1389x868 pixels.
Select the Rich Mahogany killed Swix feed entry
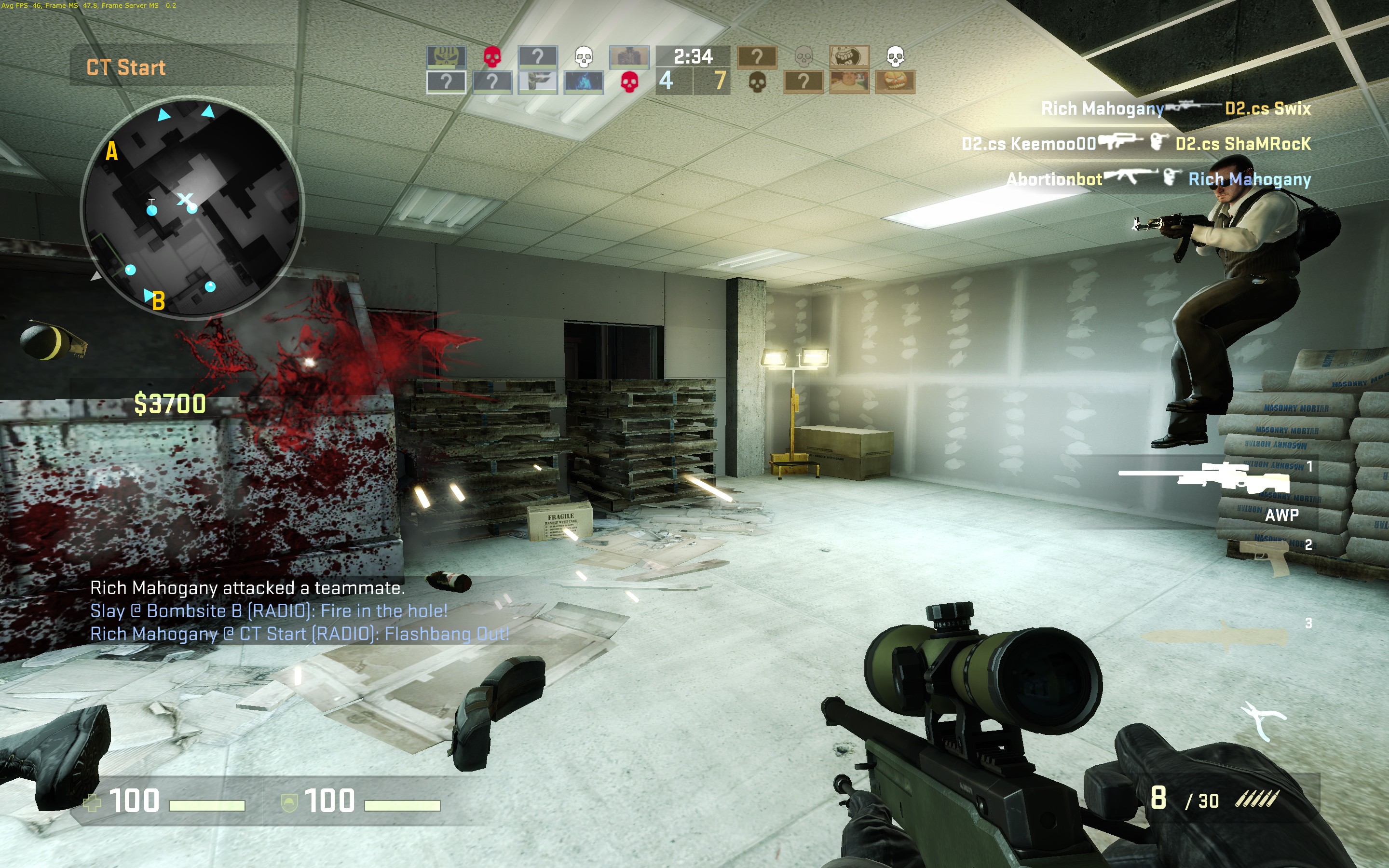click(1175, 108)
